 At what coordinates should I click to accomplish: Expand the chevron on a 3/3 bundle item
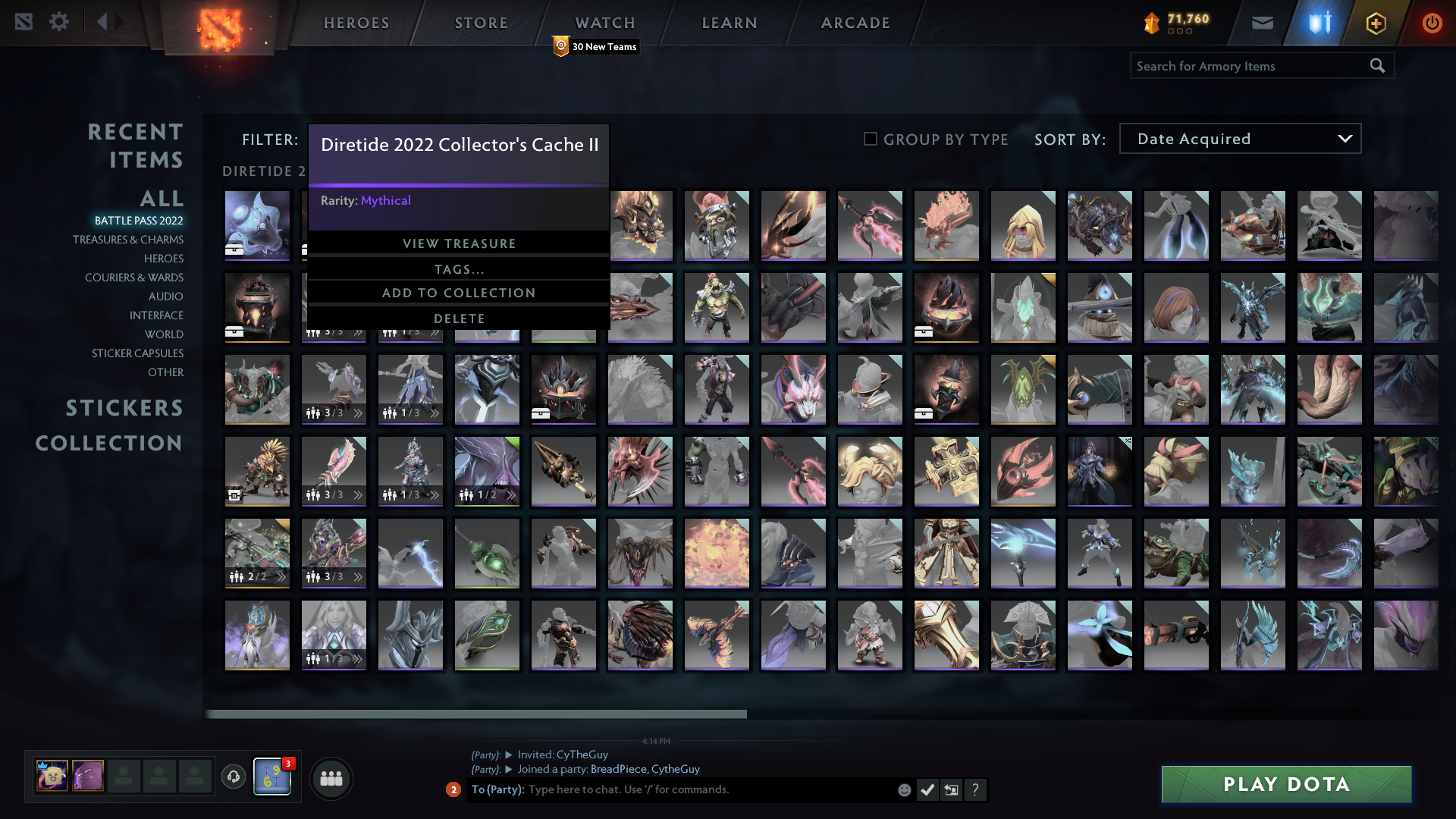point(359,497)
